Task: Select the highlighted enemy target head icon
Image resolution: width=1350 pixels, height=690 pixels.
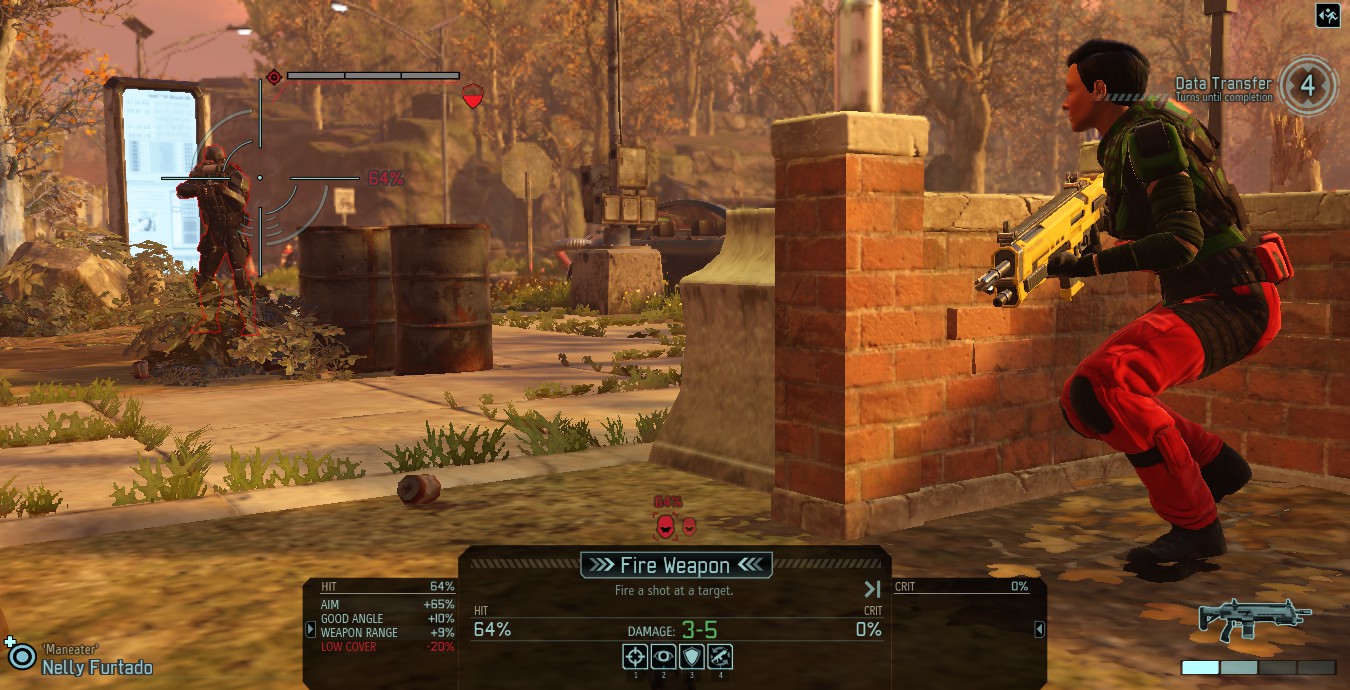Action: coord(664,525)
